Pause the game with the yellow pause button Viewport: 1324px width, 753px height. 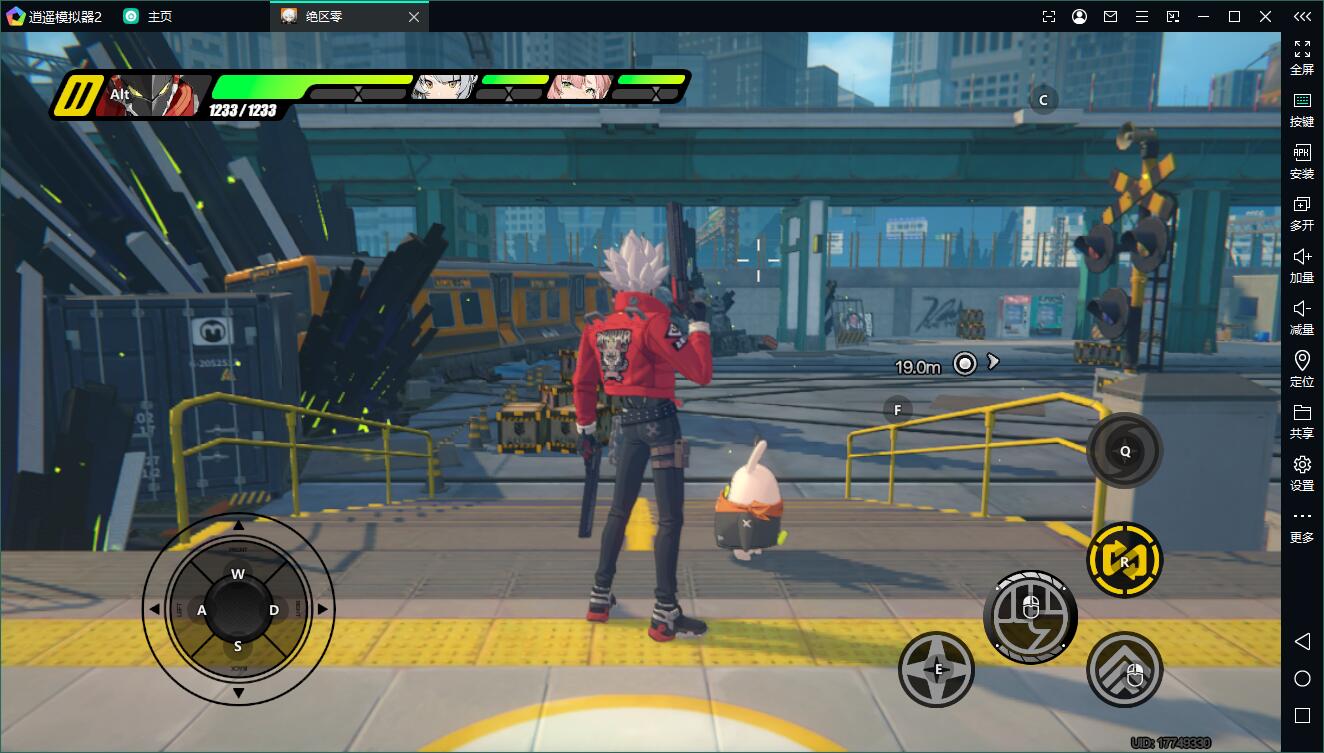coord(73,96)
